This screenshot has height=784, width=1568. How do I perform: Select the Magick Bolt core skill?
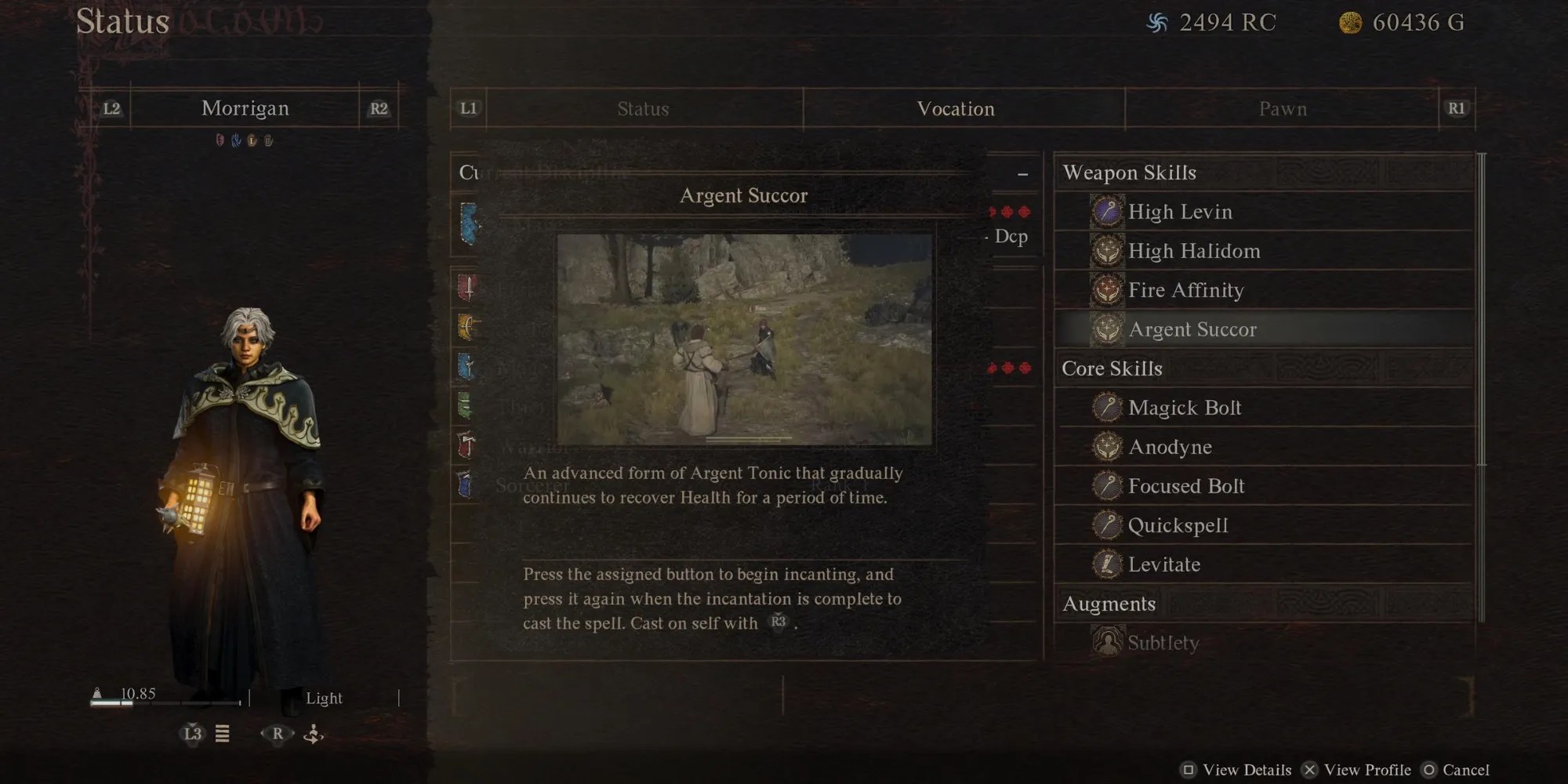[1184, 408]
